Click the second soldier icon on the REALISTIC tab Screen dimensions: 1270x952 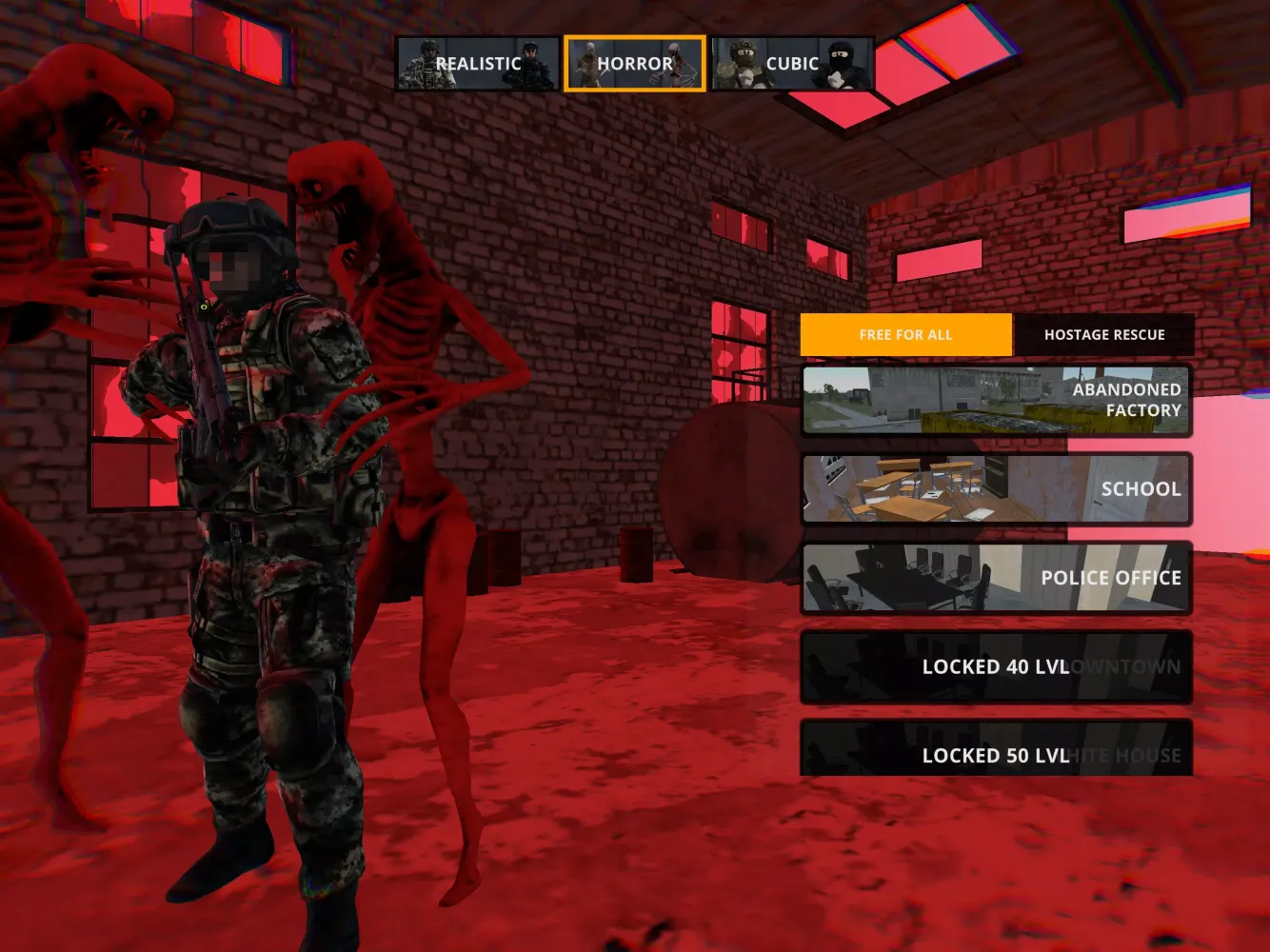click(x=529, y=63)
